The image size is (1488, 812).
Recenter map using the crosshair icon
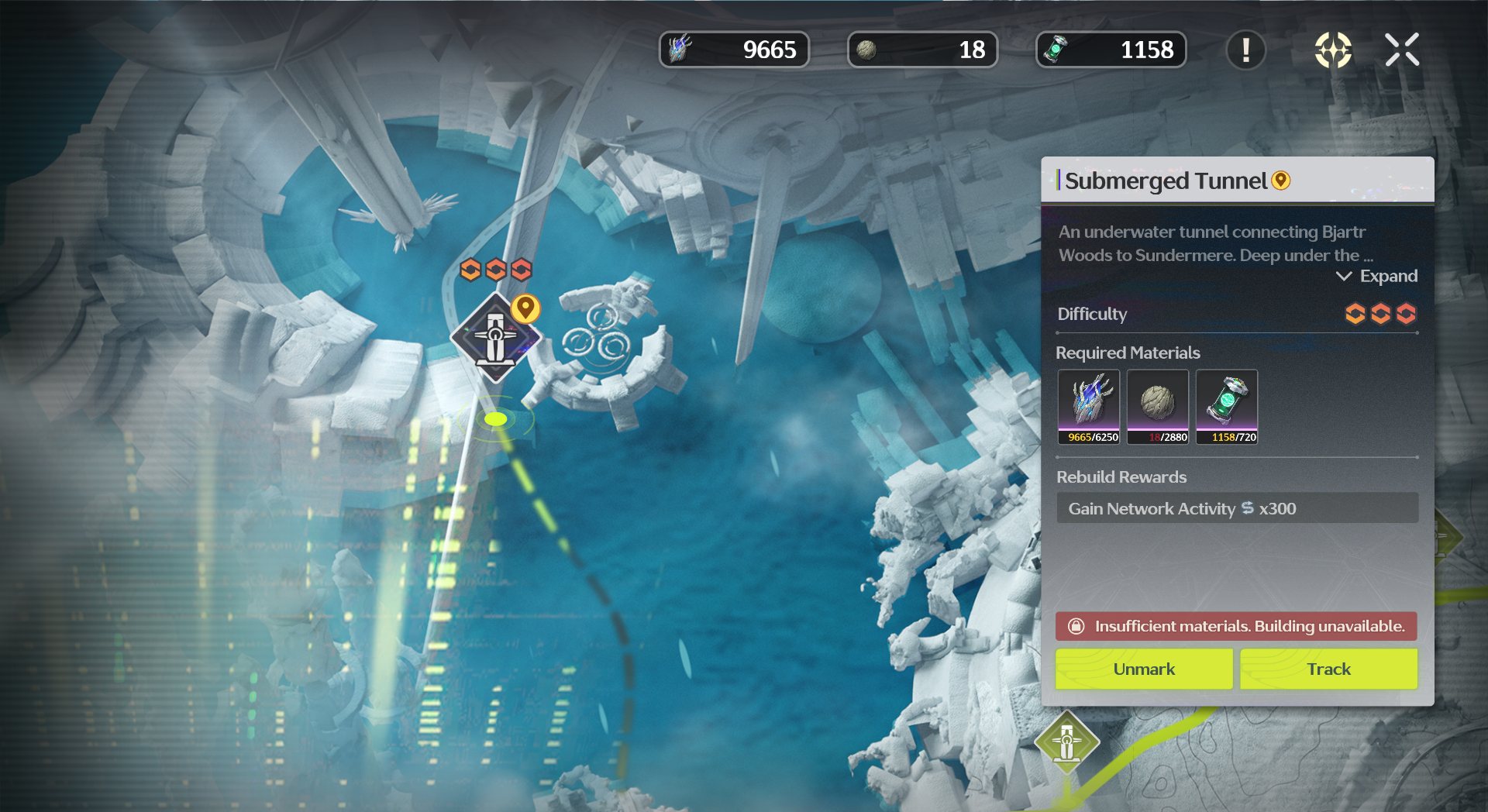(x=1333, y=50)
